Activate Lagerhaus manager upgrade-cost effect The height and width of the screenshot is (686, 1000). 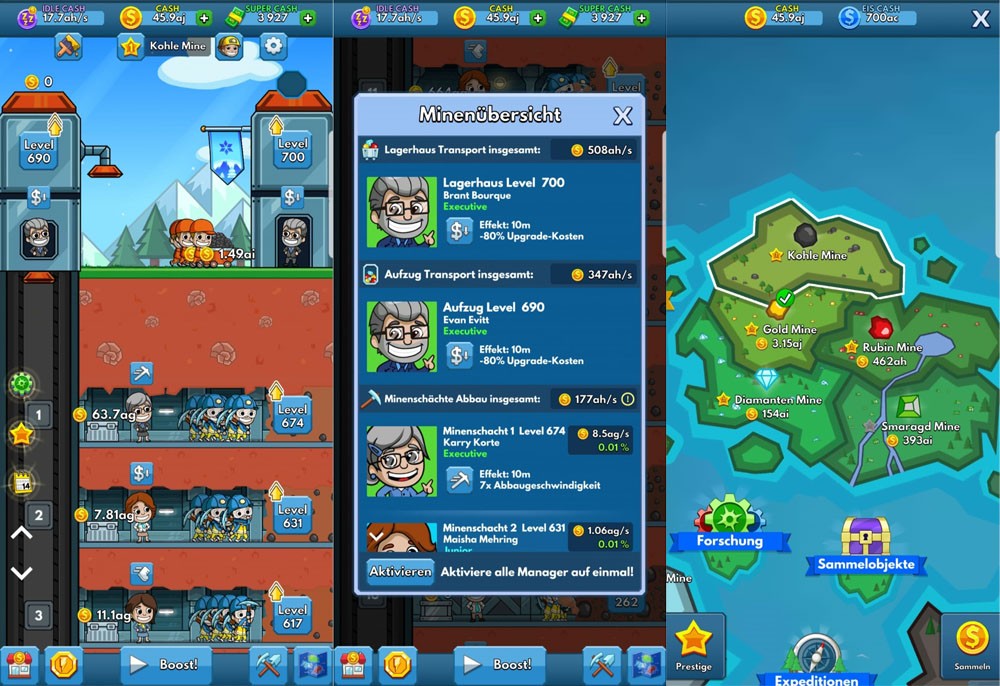pos(460,231)
